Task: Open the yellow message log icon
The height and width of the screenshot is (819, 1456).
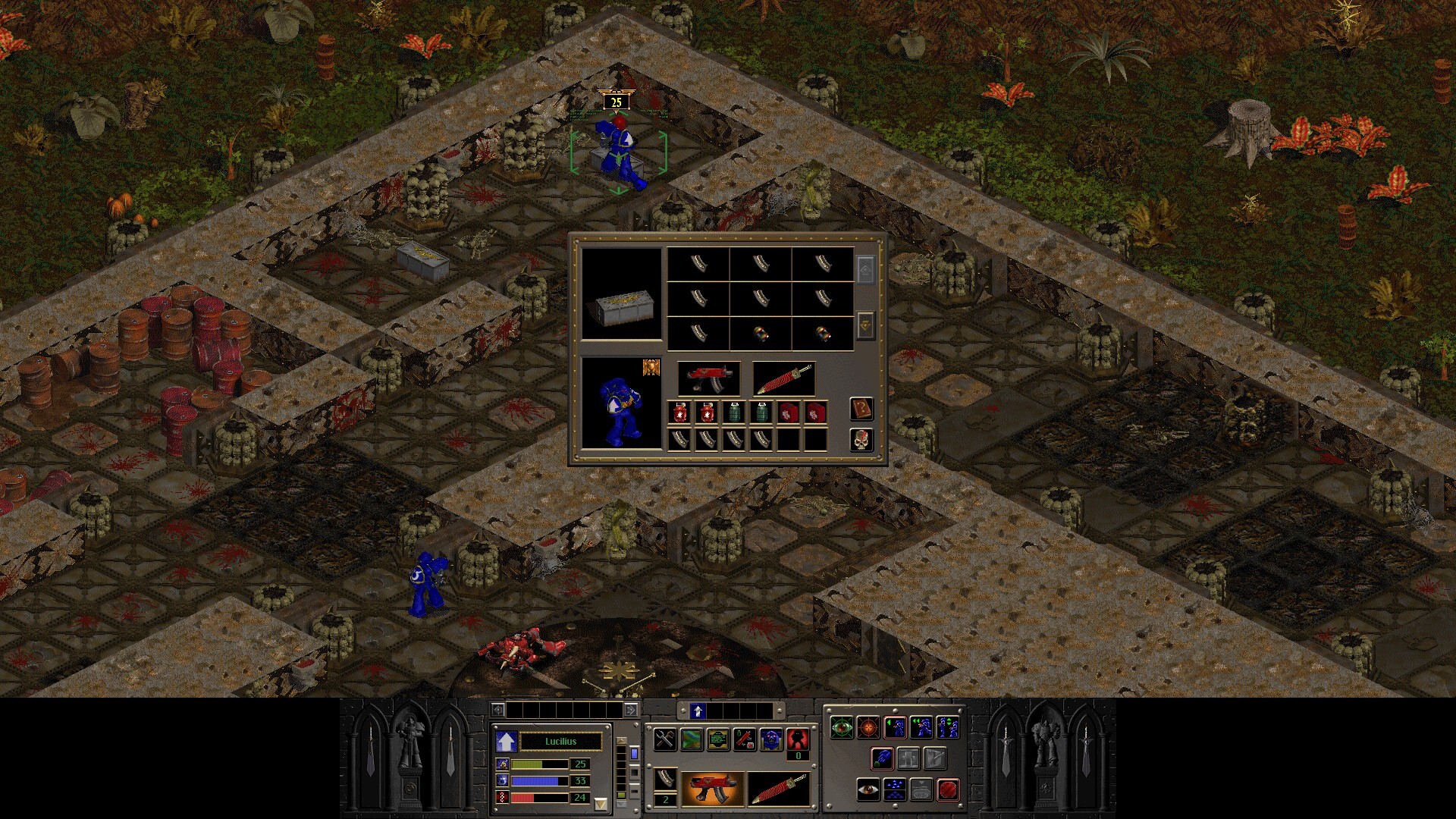Action: coord(718,739)
